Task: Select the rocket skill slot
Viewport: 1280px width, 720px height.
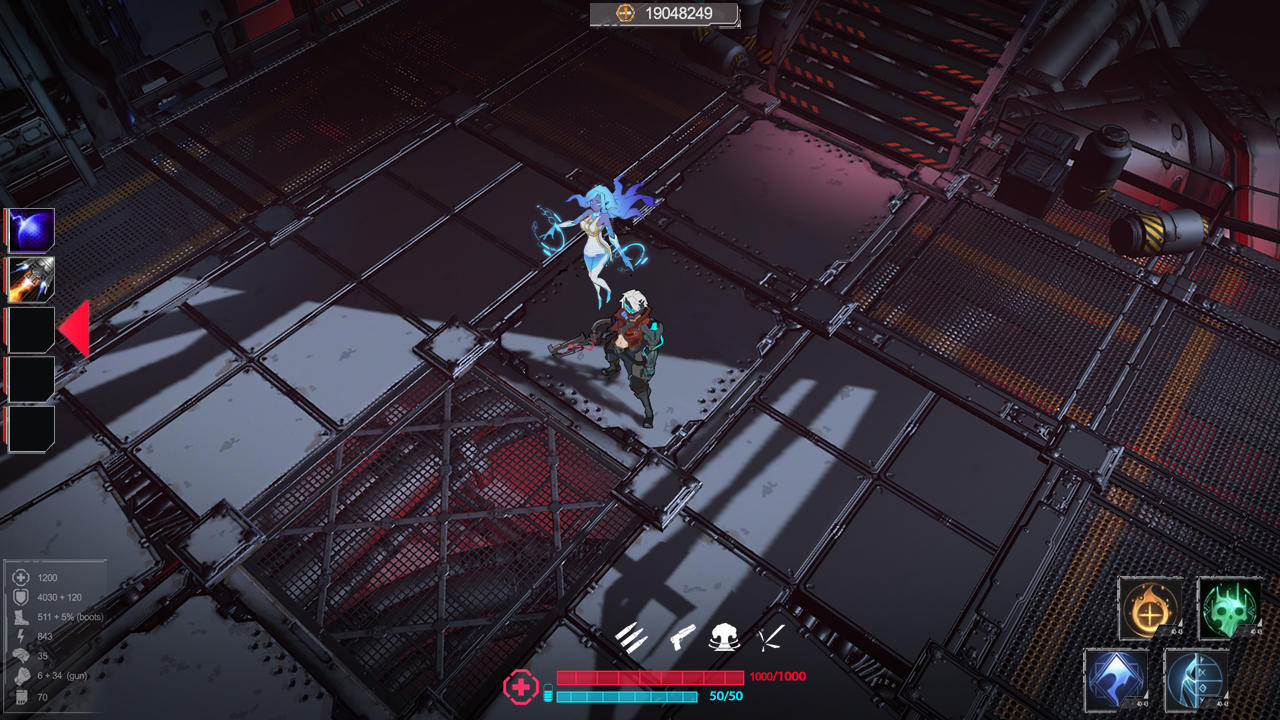Action: (x=30, y=280)
